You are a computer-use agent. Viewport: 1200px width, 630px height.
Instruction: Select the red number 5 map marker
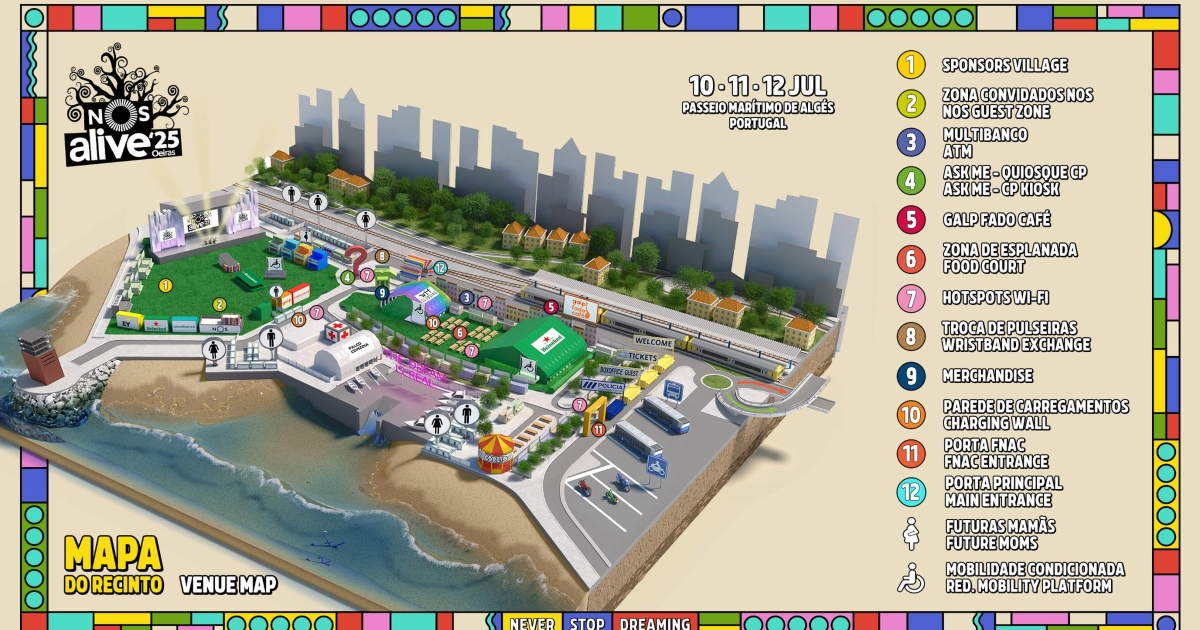550,306
